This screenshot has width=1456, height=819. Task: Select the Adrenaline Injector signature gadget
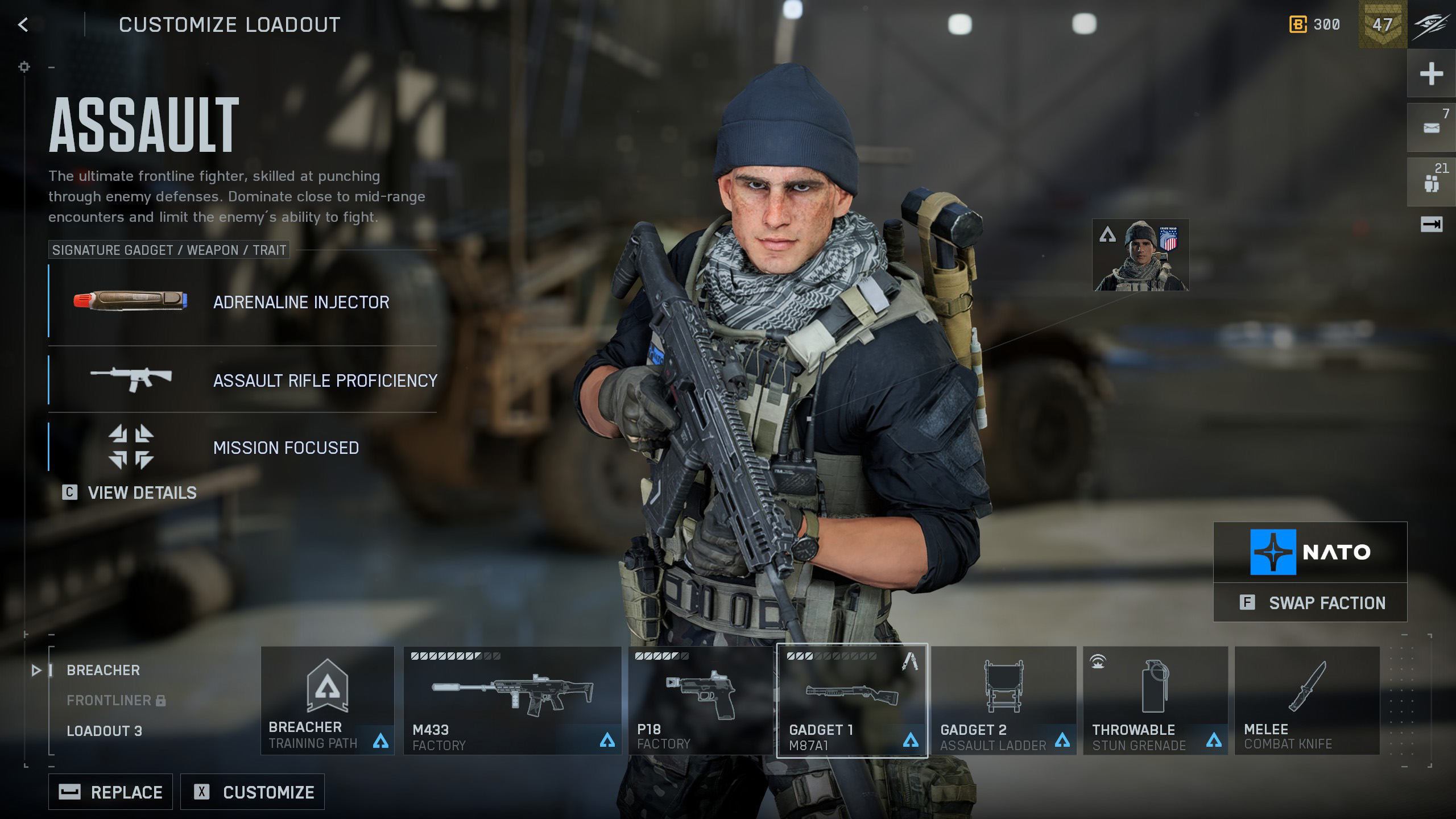[x=242, y=301]
